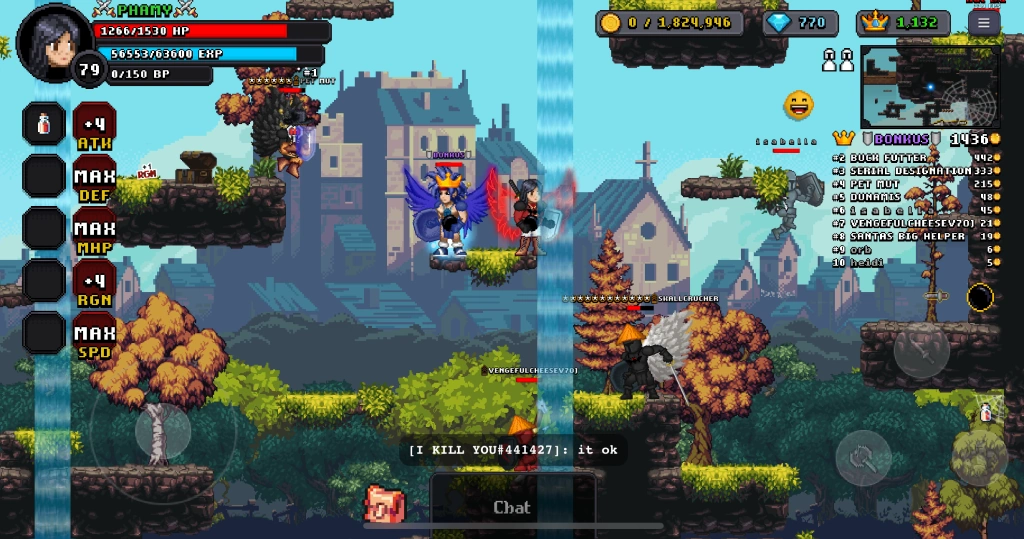This screenshot has height=539, width=1024.
Task: Upgrade the RGN stat
Action: click(95, 282)
